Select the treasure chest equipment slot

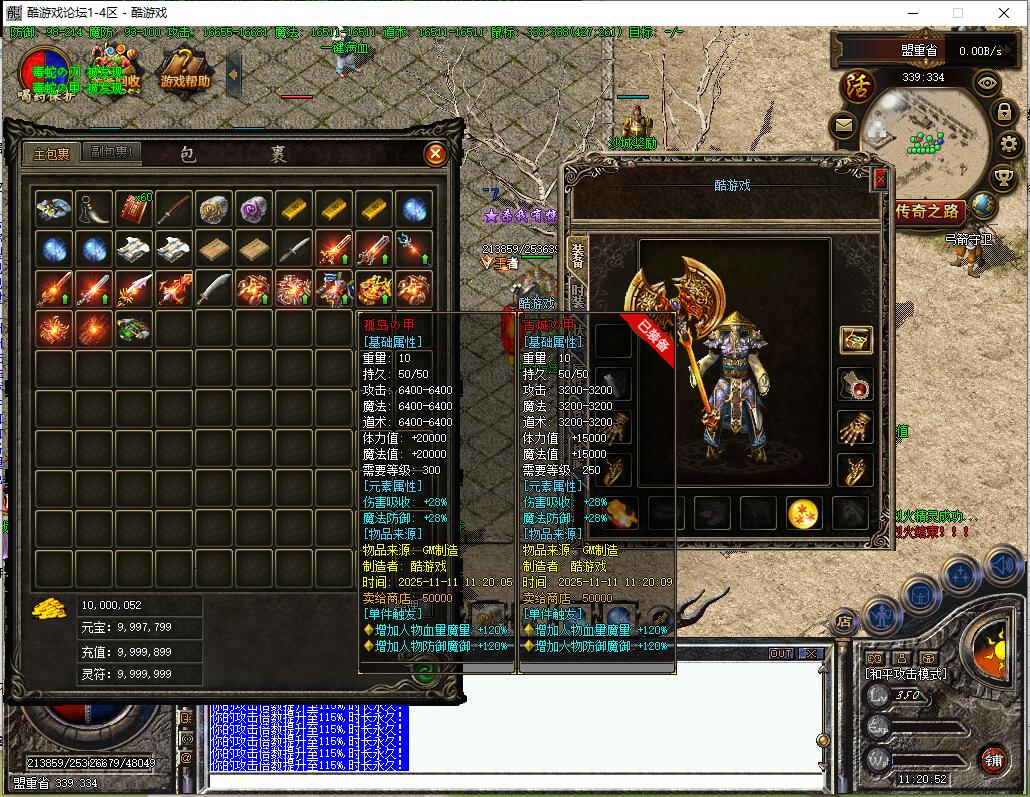tap(855, 339)
